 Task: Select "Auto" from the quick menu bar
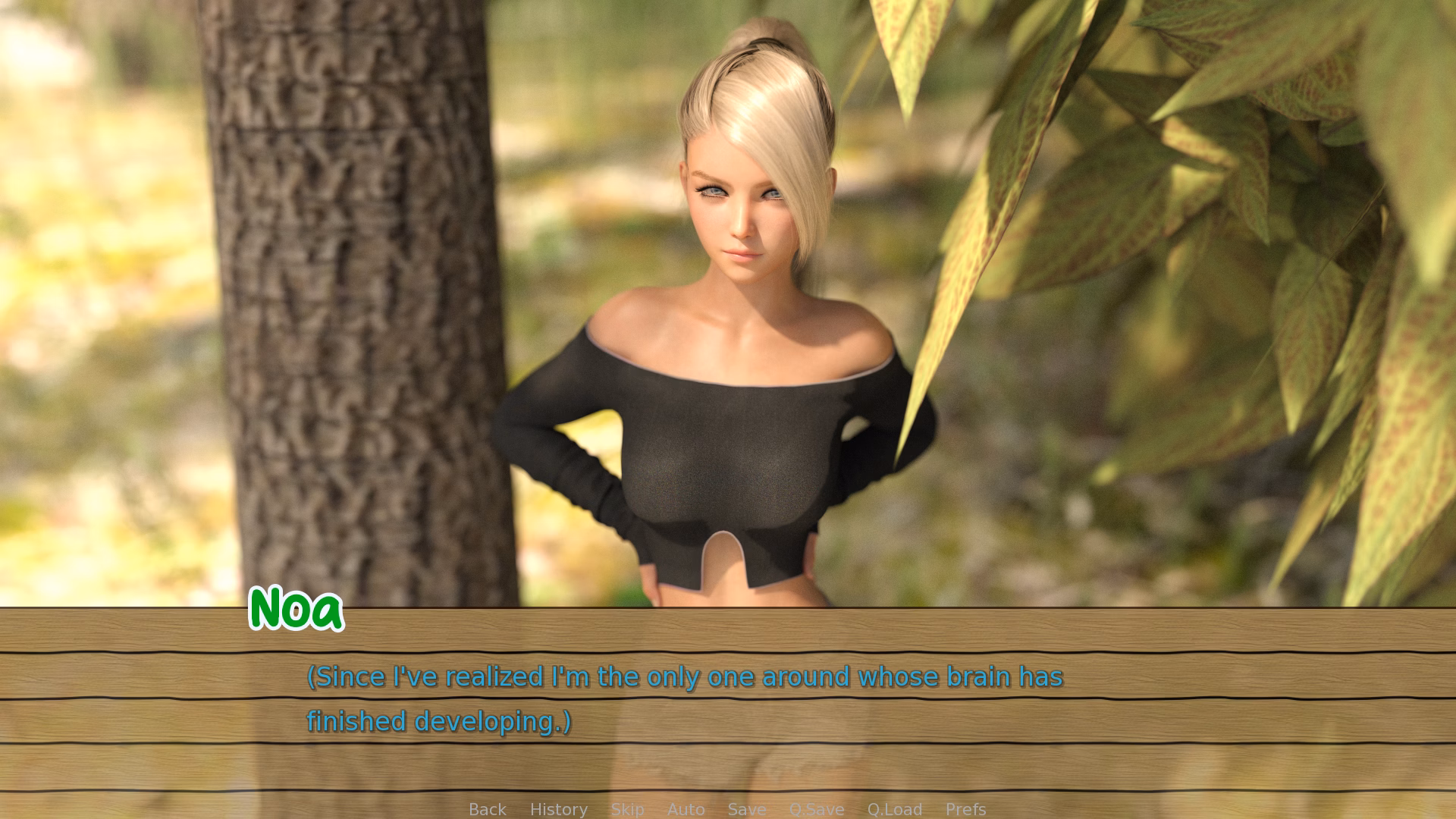click(x=686, y=809)
